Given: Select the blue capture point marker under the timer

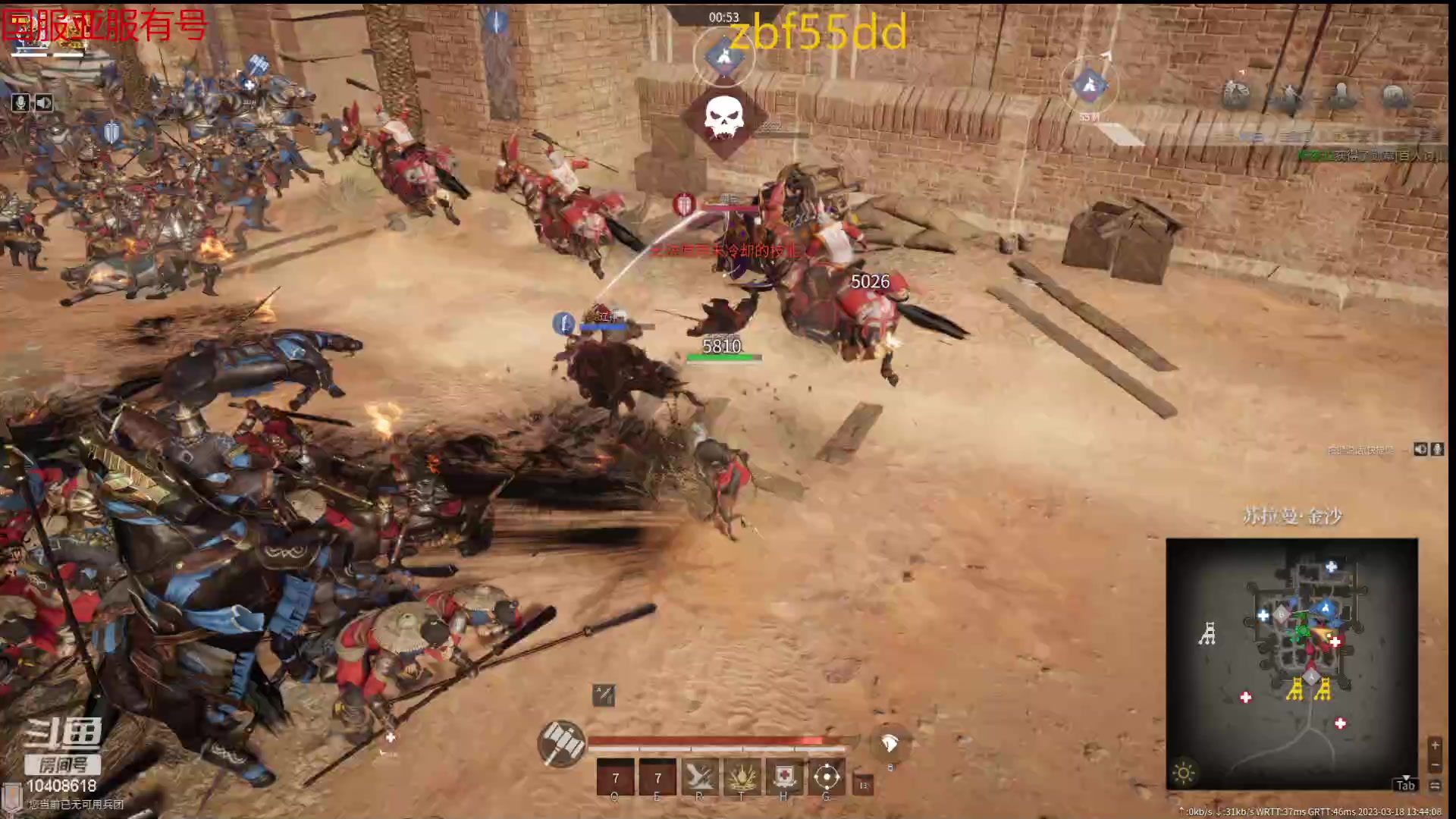Looking at the screenshot, I should tap(723, 57).
